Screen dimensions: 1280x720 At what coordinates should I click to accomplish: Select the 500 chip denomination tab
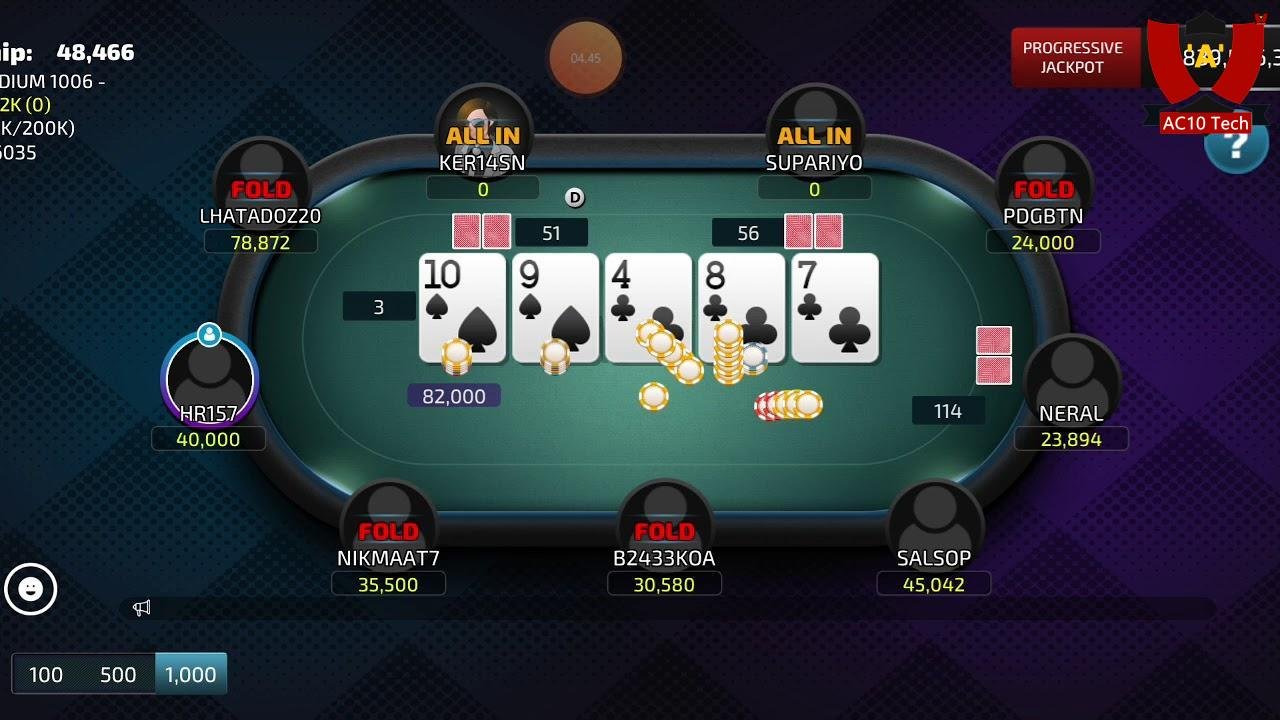[118, 674]
